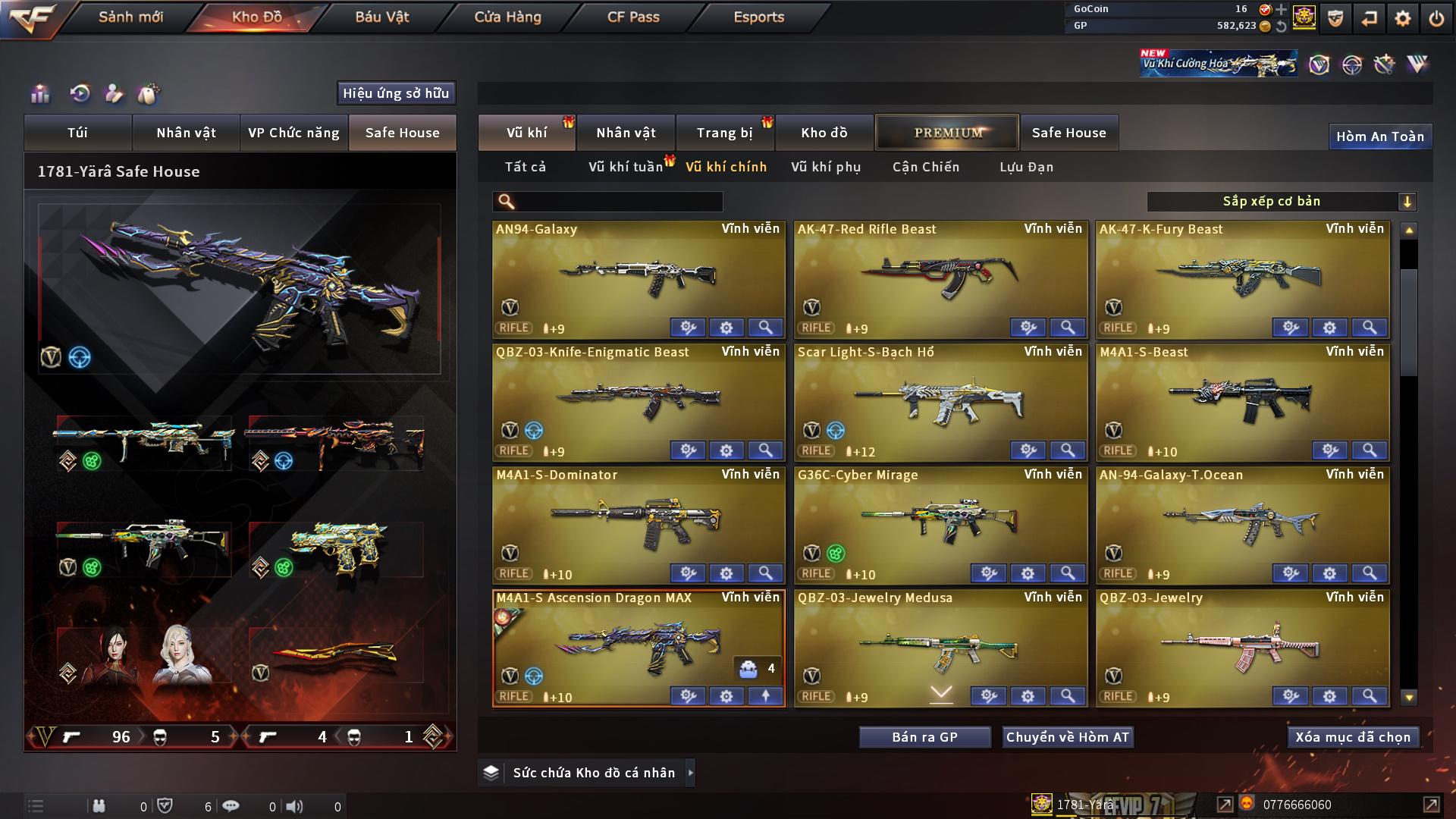Image resolution: width=1456 pixels, height=819 pixels.
Task: Select the VP Chức năng tab
Action: (293, 133)
